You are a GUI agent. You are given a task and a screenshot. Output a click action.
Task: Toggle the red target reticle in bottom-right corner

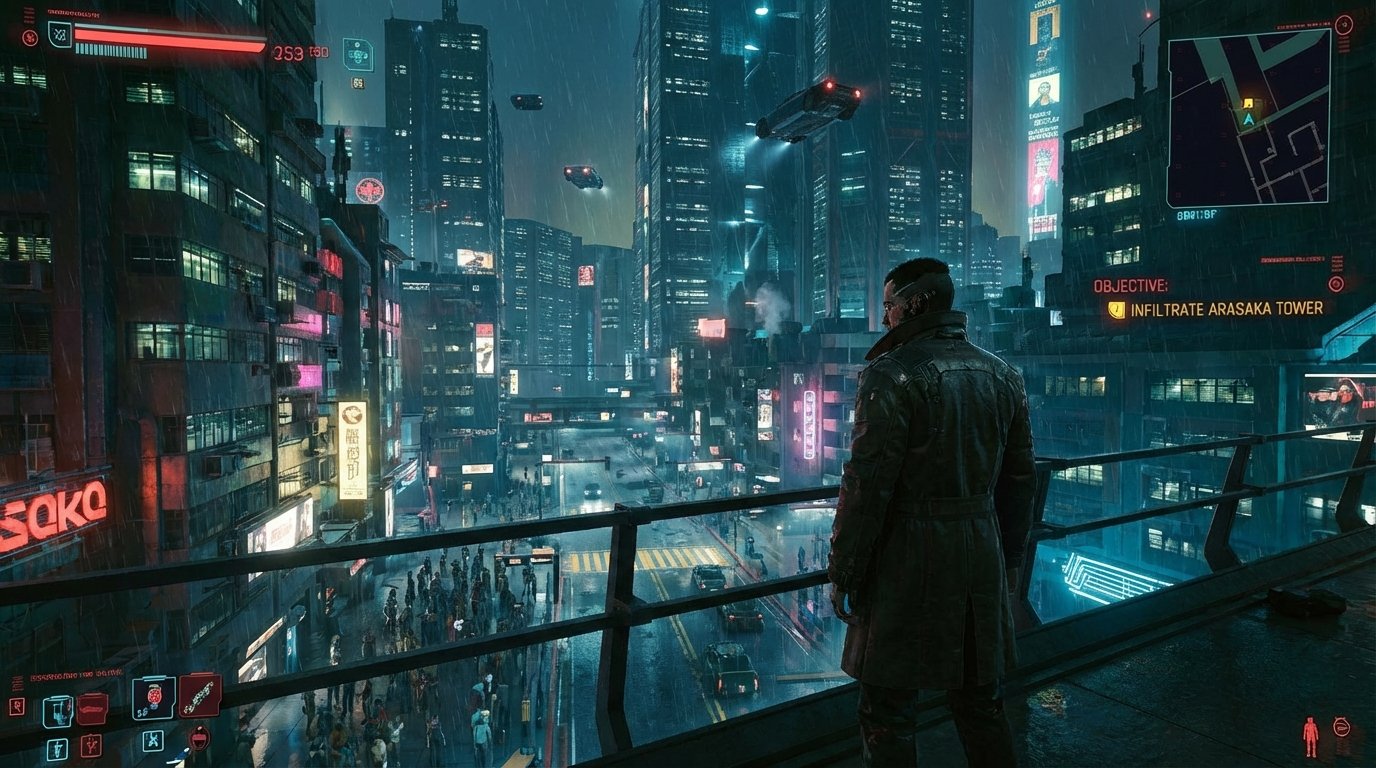(x=1341, y=728)
